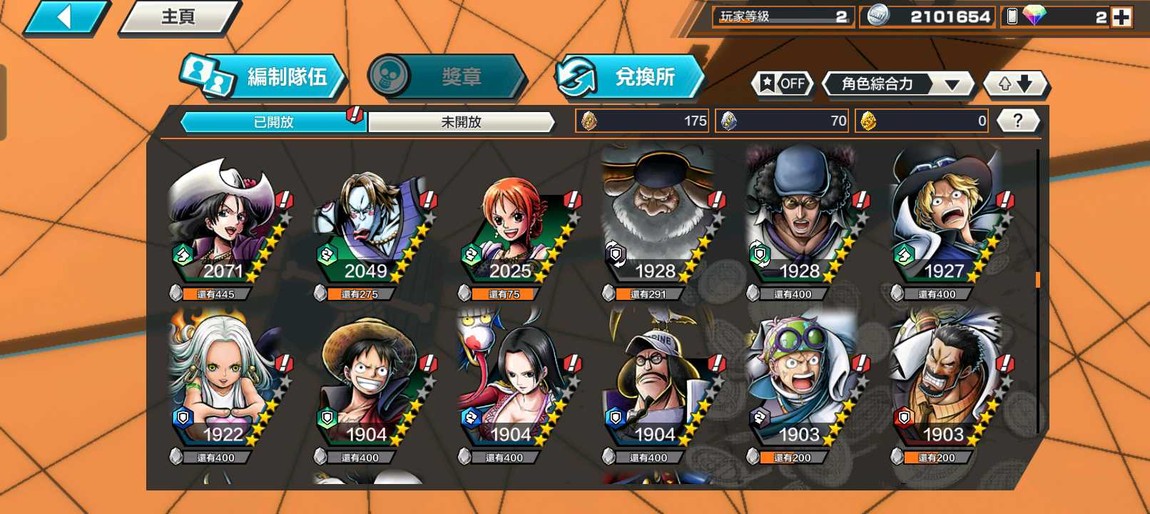Add diamonds with the plus button
This screenshot has height=514, width=1150.
[x=1121, y=17]
